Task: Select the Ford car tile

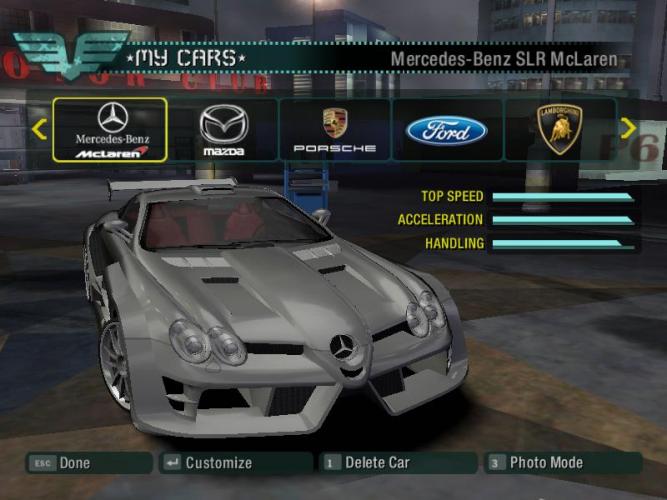Action: coord(446,130)
